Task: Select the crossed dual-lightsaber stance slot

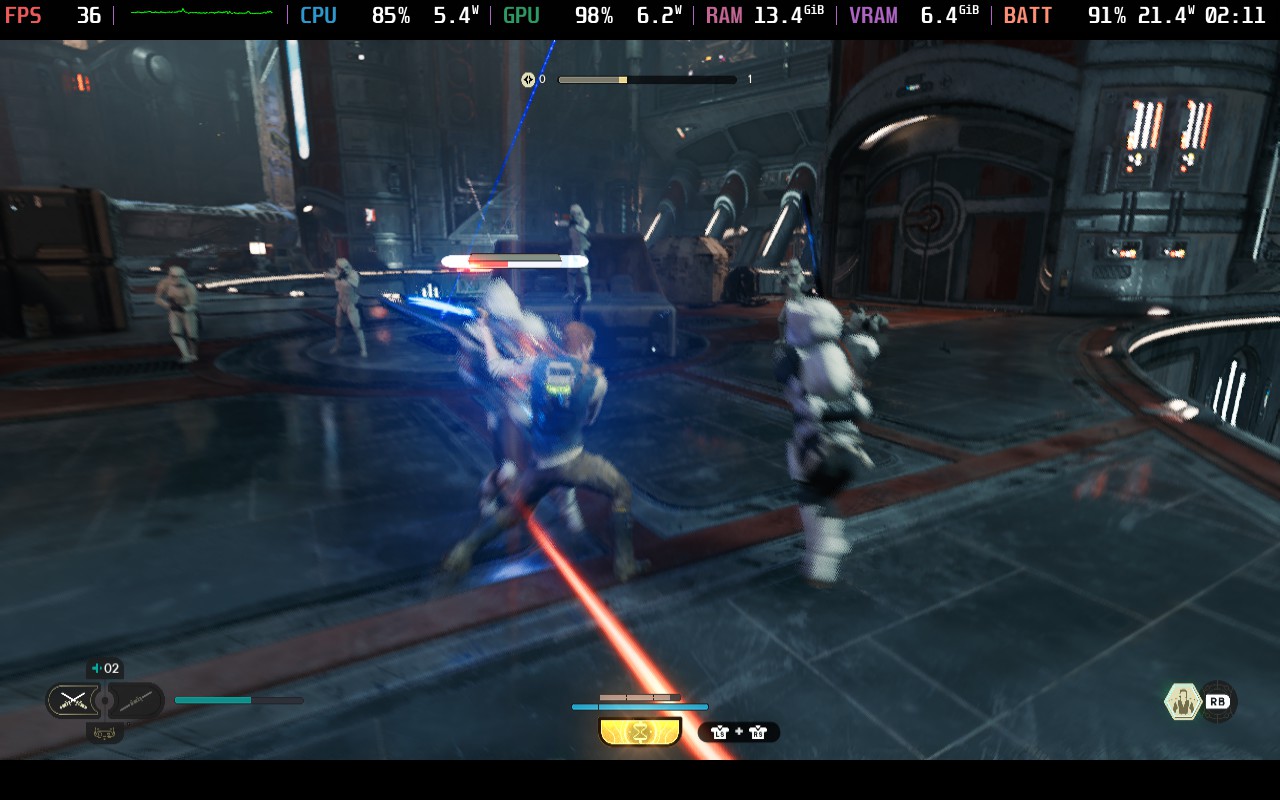Action: tap(73, 700)
